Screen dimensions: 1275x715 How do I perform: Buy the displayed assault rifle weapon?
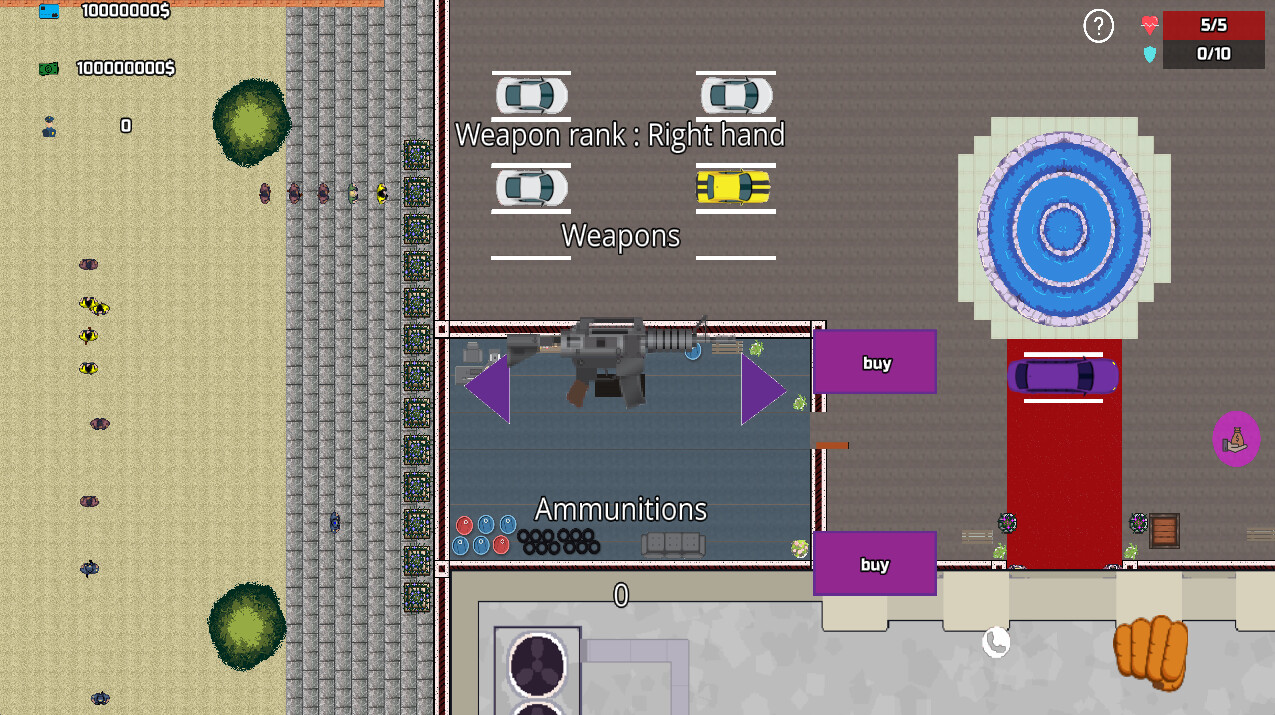[x=875, y=362]
